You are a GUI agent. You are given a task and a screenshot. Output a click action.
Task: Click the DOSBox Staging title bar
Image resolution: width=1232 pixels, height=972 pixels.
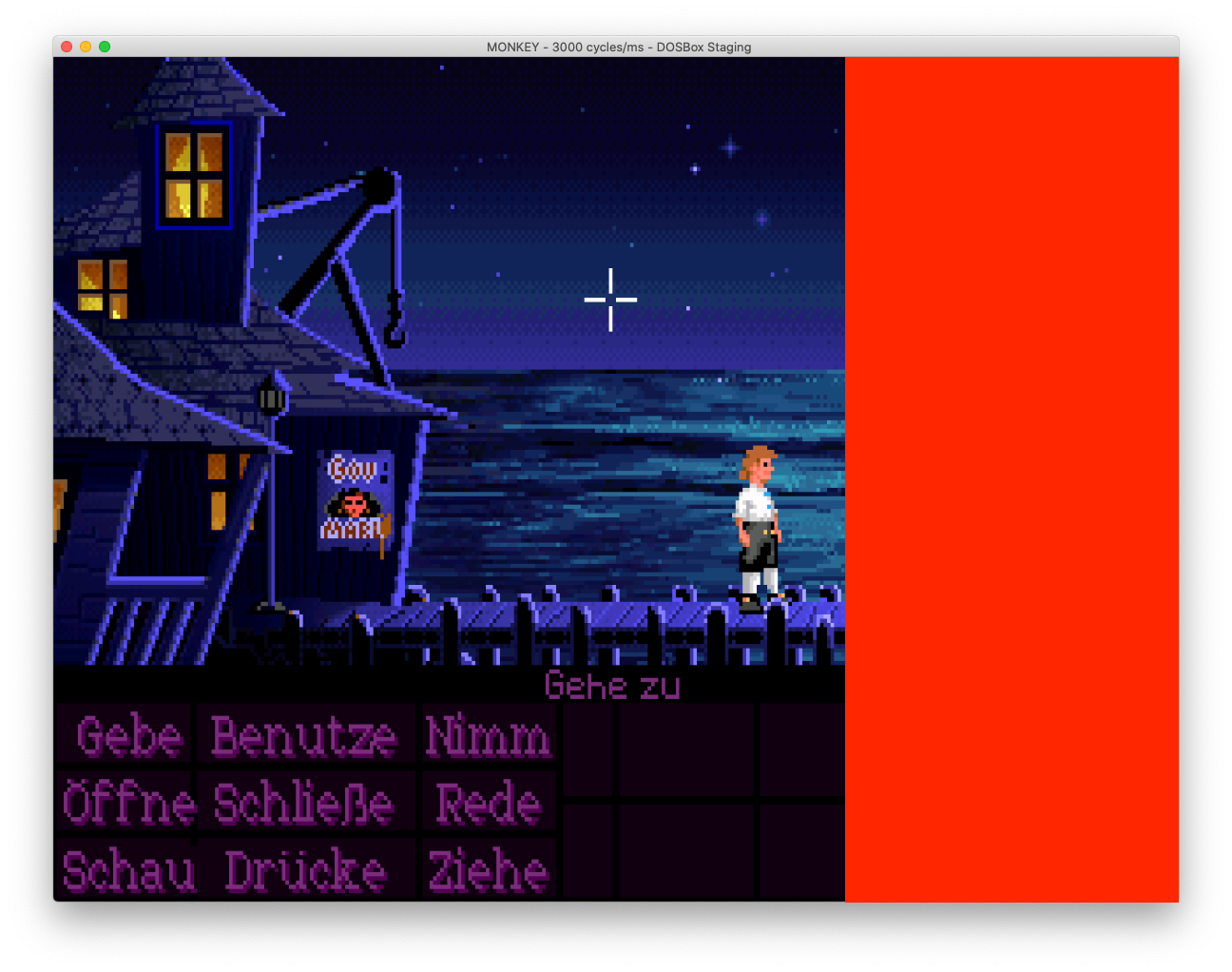(x=616, y=47)
